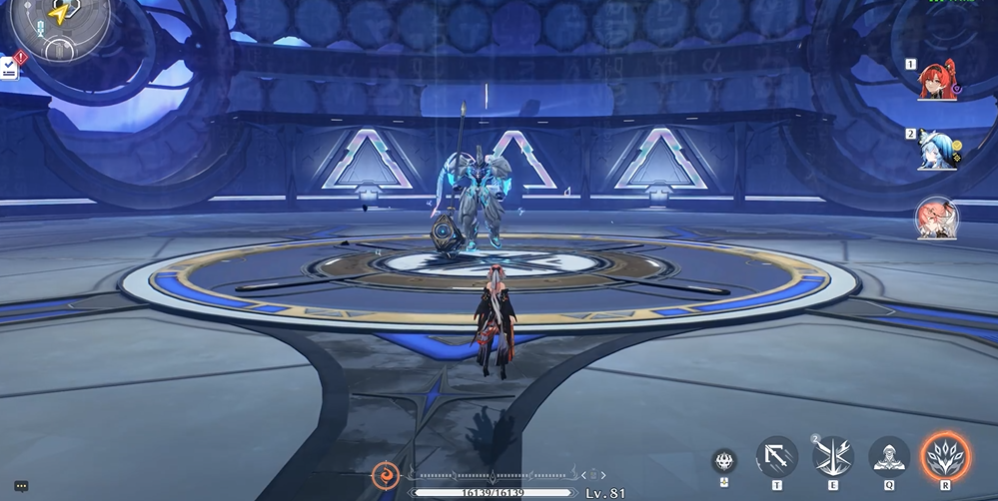Screen dimensions: 998x501
Task: Trigger the crossed blades lightning skill
Action: [x=833, y=458]
